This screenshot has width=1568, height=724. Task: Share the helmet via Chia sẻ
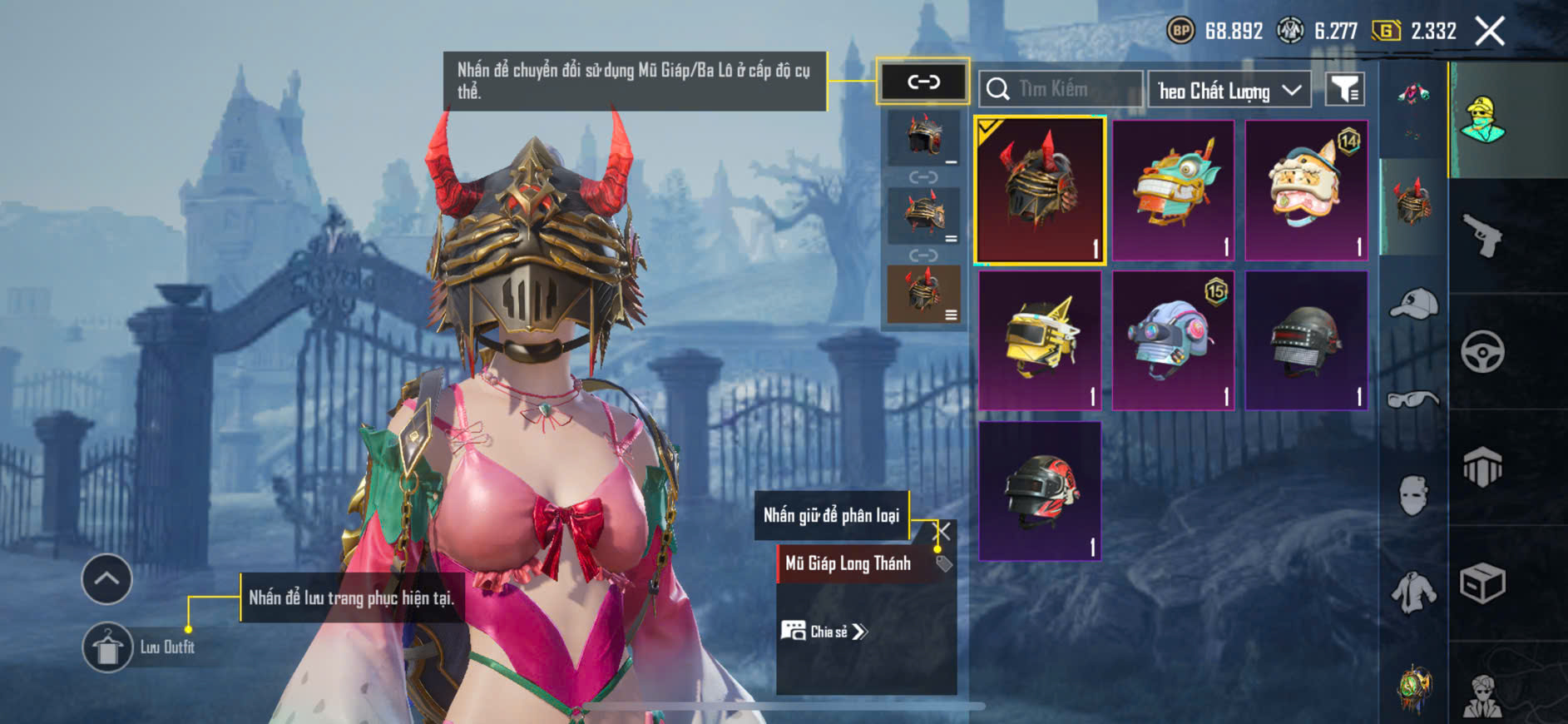(825, 632)
